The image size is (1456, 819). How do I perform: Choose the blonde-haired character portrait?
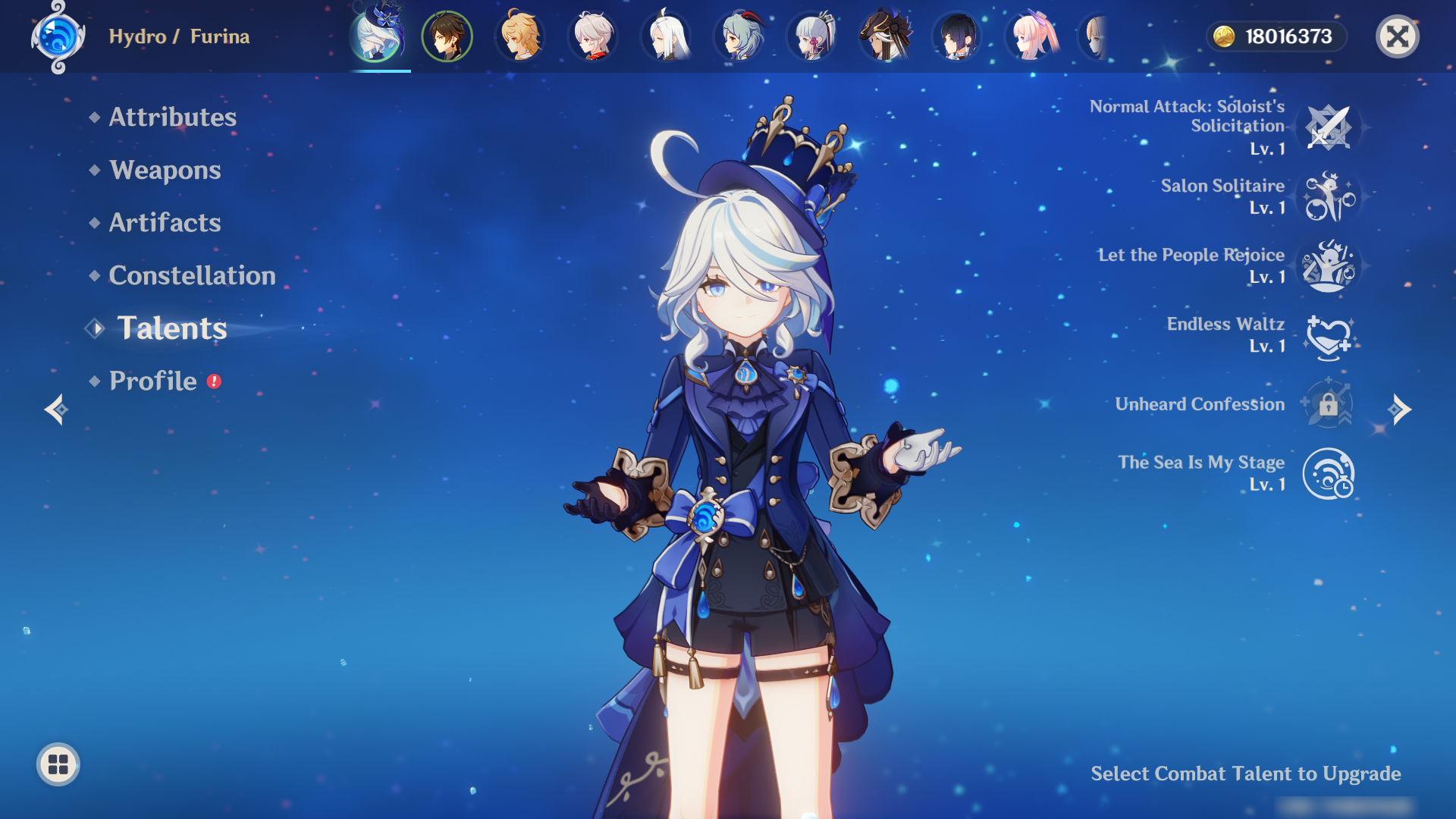pyautogui.click(x=520, y=36)
